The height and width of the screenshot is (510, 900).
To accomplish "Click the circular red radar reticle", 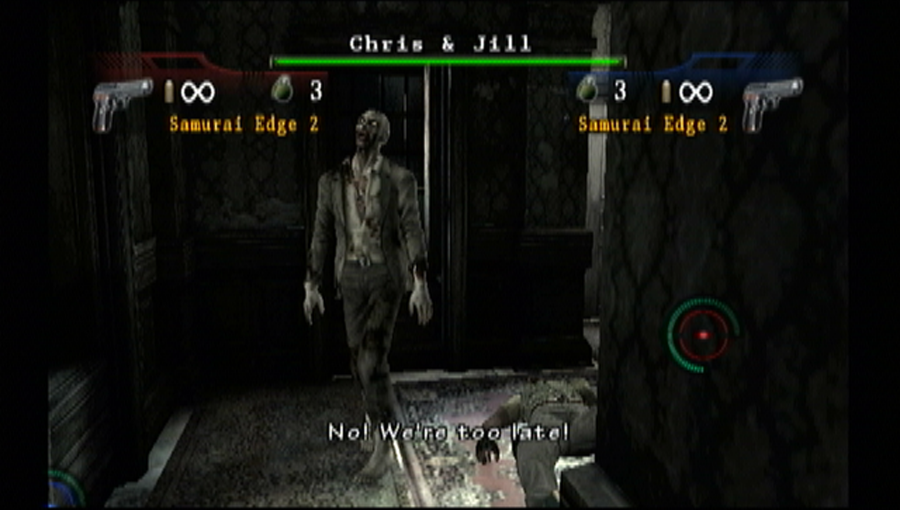I will point(703,334).
